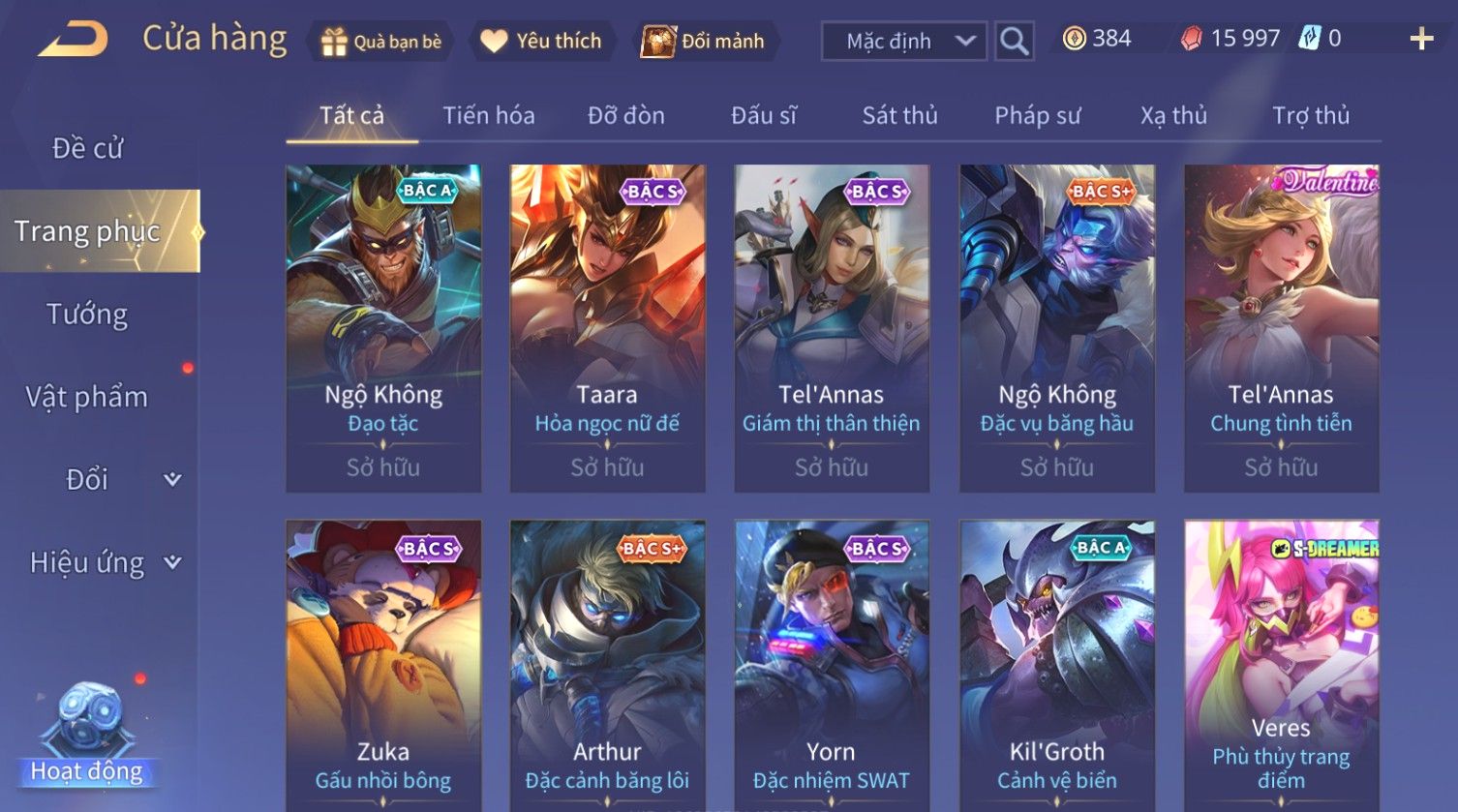
Task: Show the Sát thủ category
Action: (x=899, y=116)
